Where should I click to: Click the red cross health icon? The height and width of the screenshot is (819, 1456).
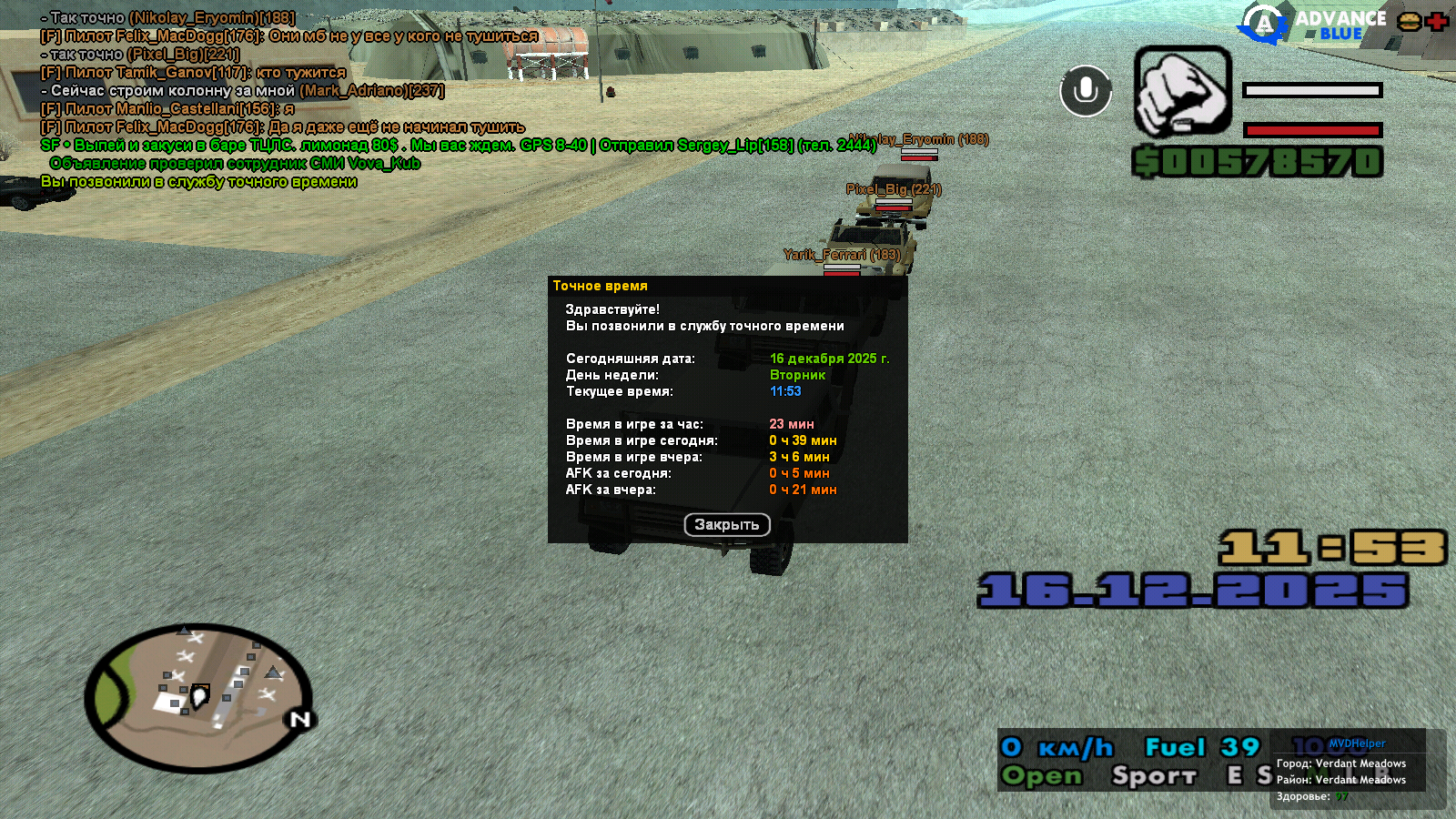click(x=1438, y=22)
